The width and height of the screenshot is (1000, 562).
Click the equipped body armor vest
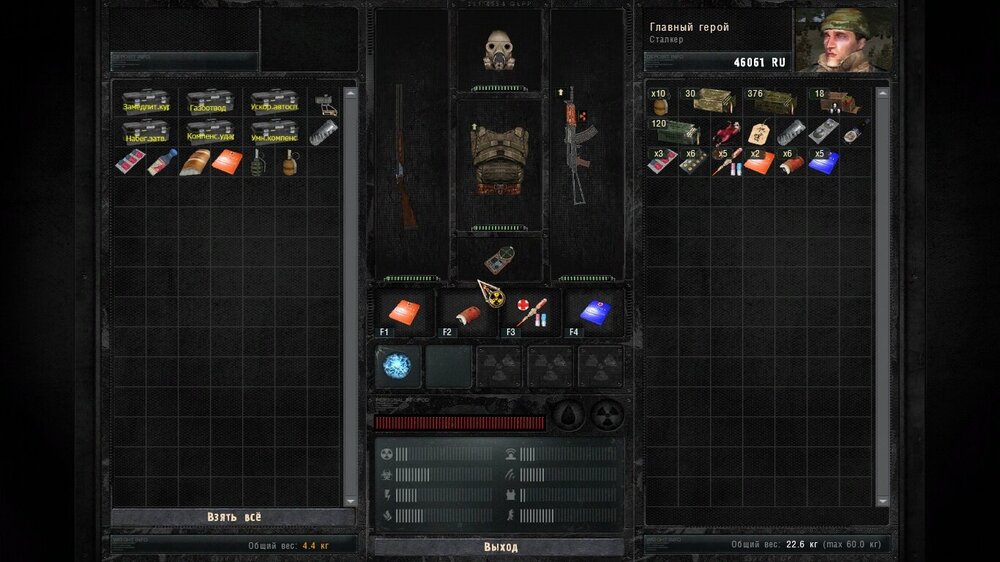498,160
